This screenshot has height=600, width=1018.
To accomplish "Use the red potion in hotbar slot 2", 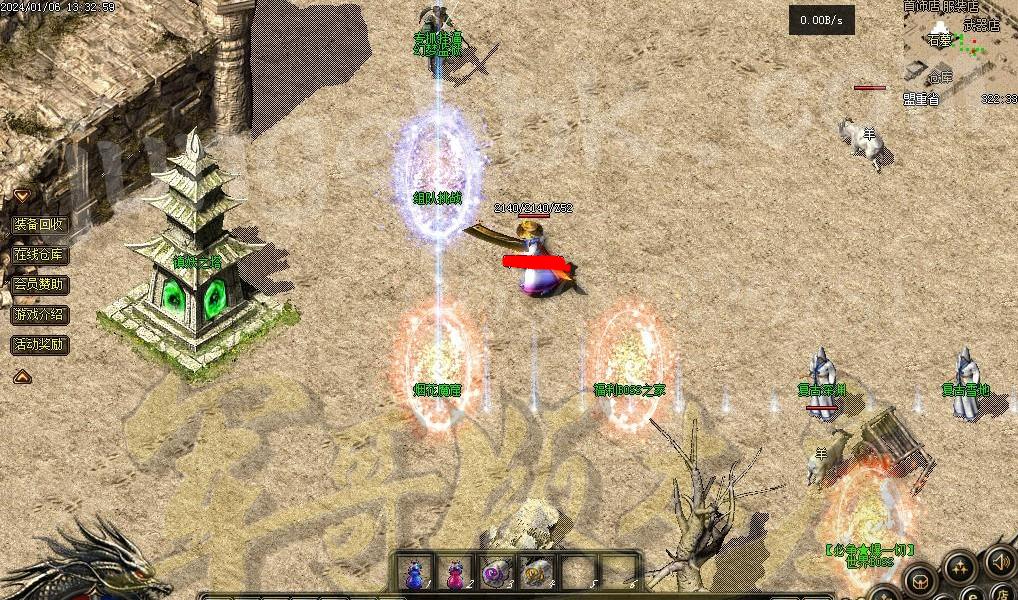I will tap(455, 573).
